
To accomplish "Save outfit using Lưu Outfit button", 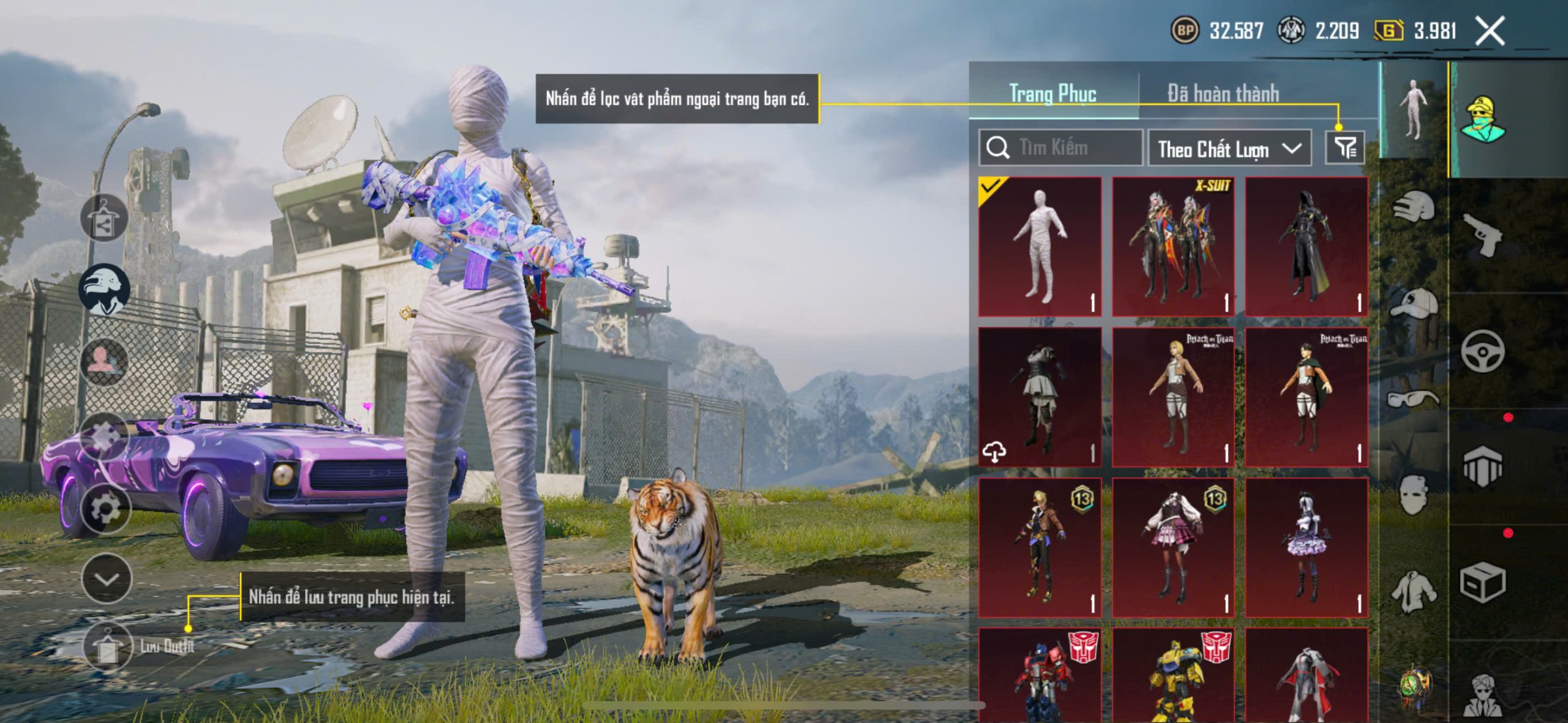I will click(x=108, y=647).
